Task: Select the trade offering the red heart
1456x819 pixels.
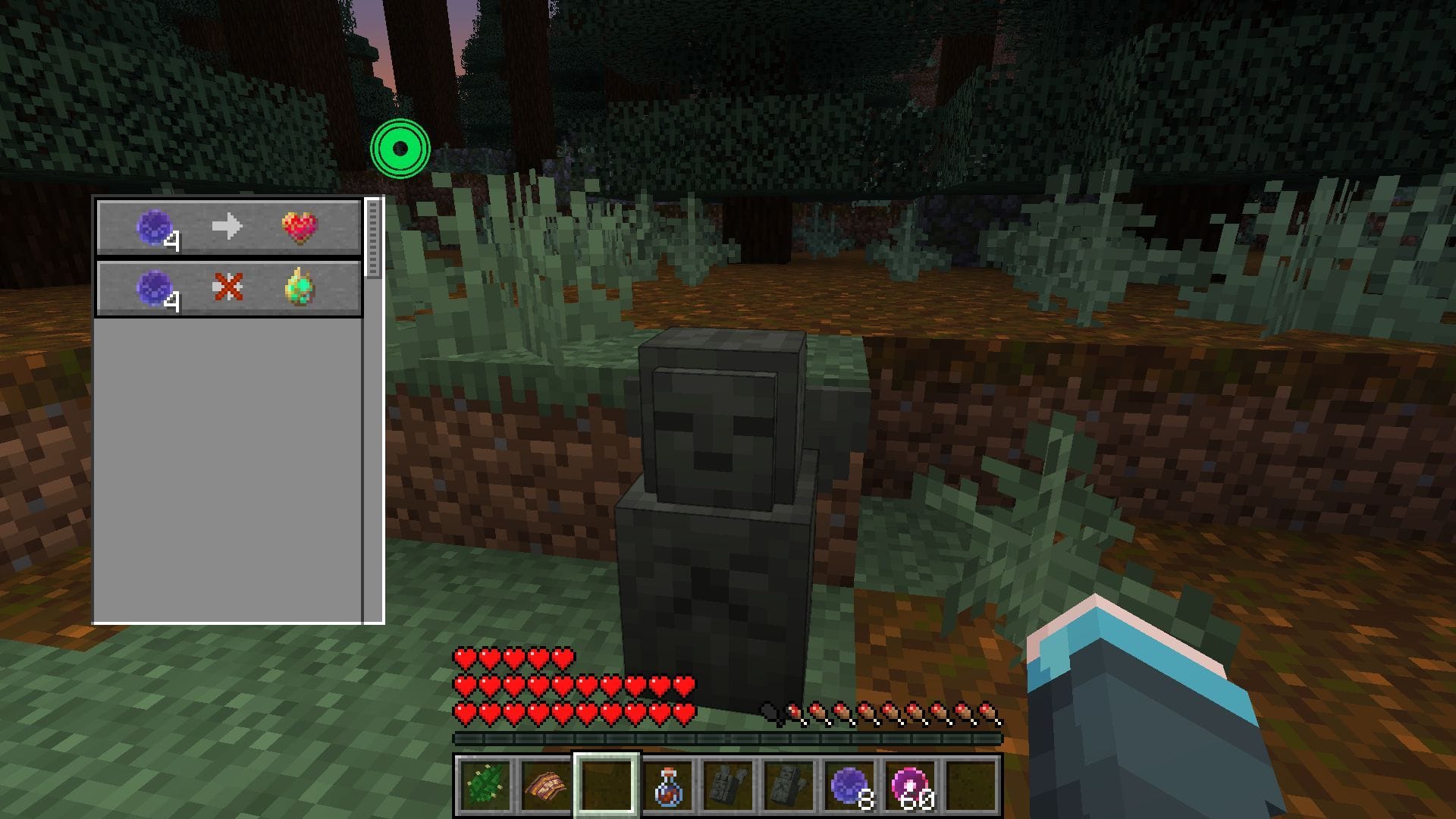Action: (x=228, y=227)
